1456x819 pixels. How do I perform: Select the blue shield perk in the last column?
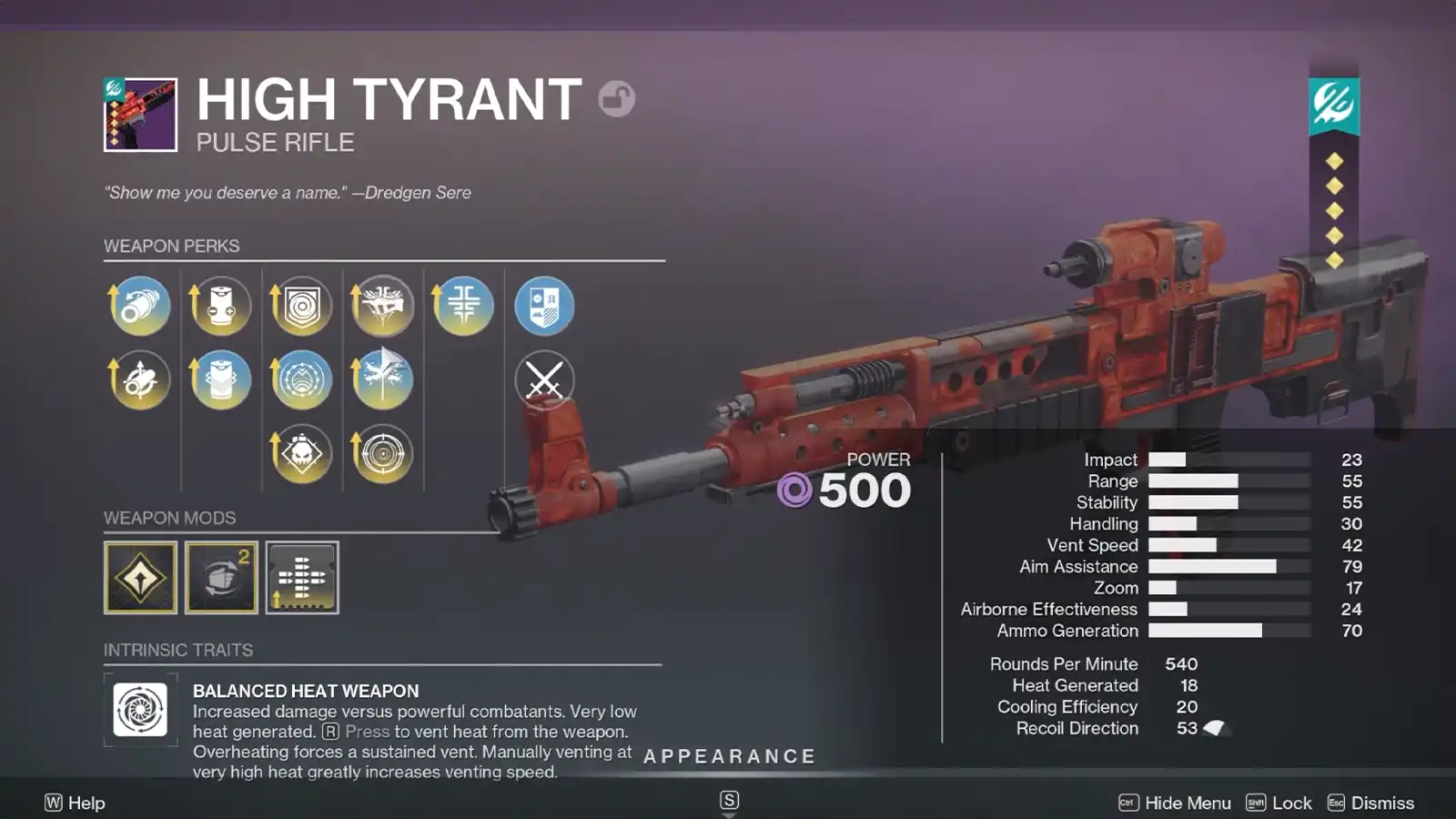point(544,308)
